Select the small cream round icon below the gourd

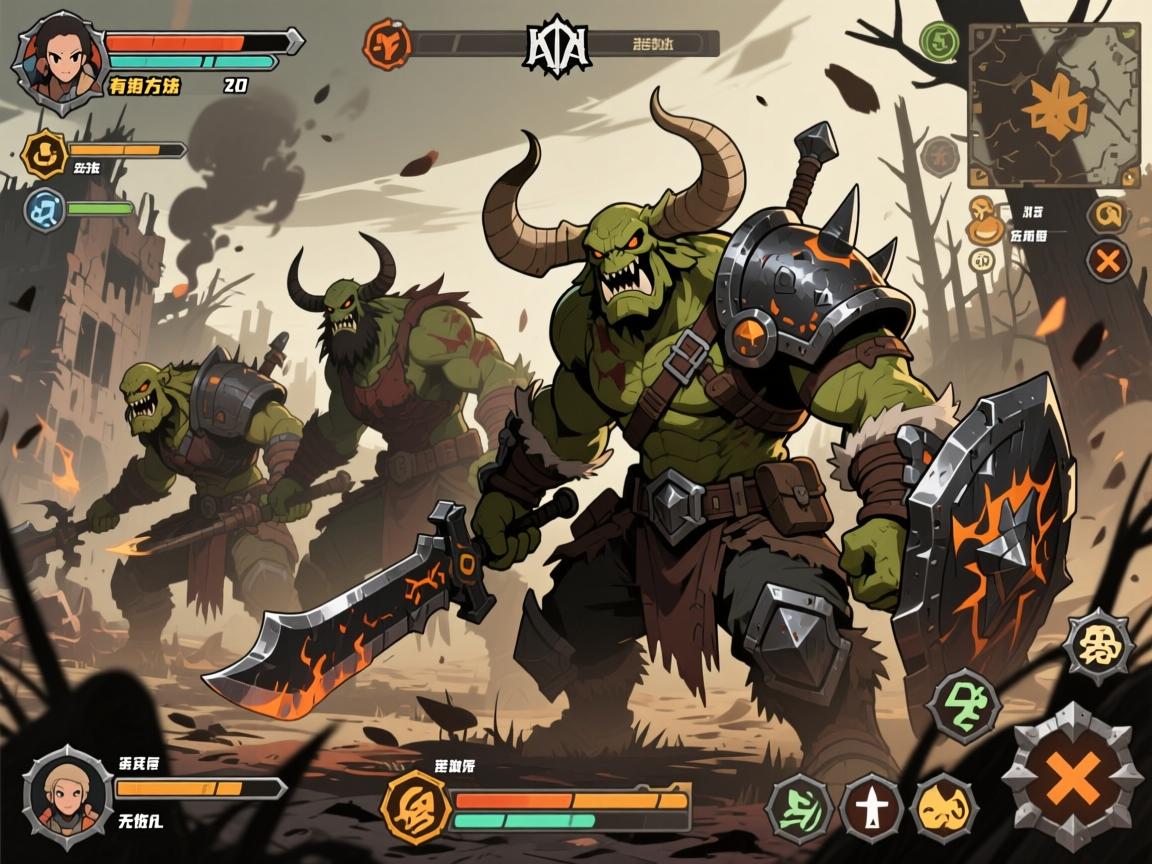[982, 260]
